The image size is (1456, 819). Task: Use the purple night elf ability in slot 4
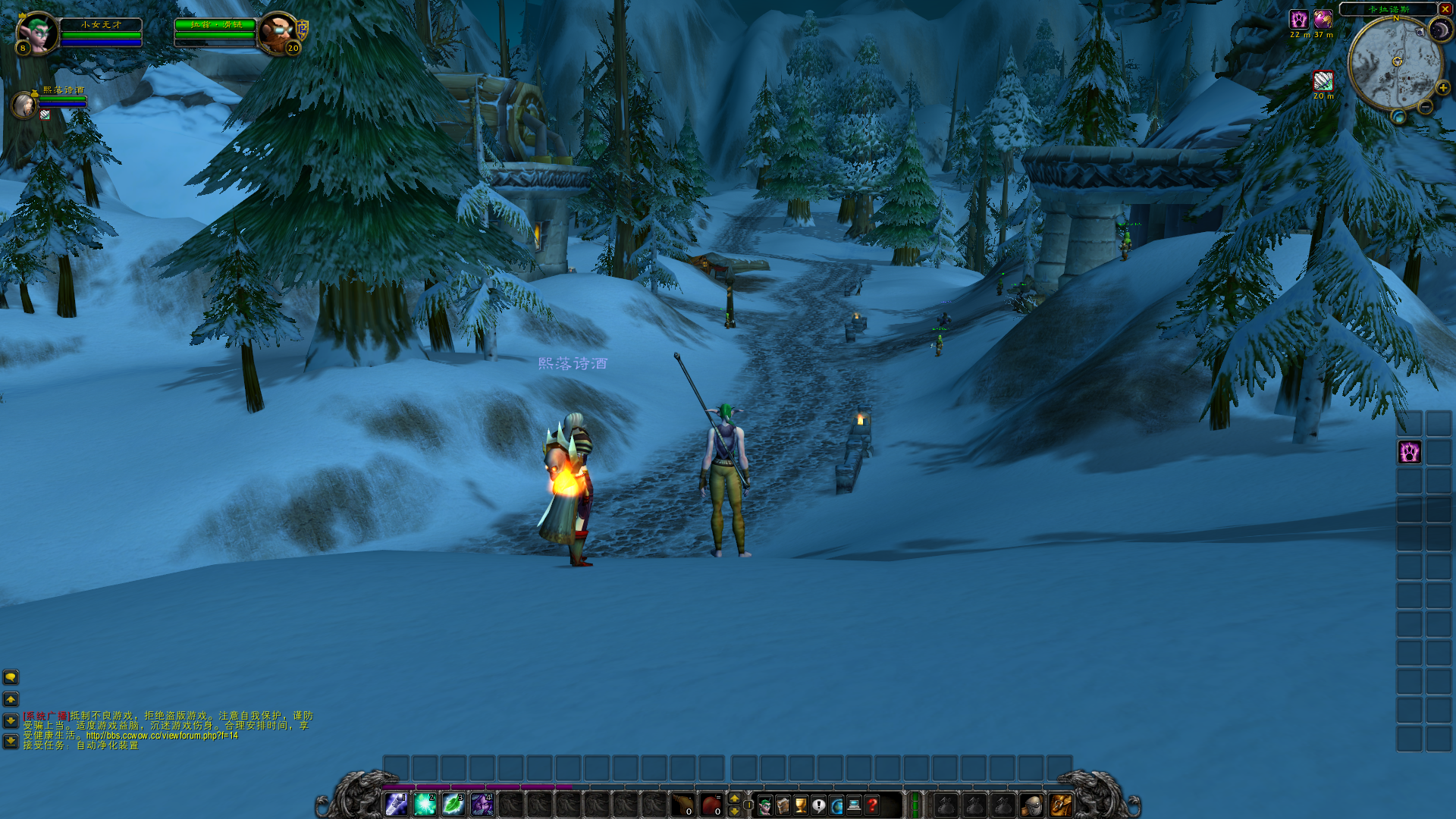(x=482, y=804)
